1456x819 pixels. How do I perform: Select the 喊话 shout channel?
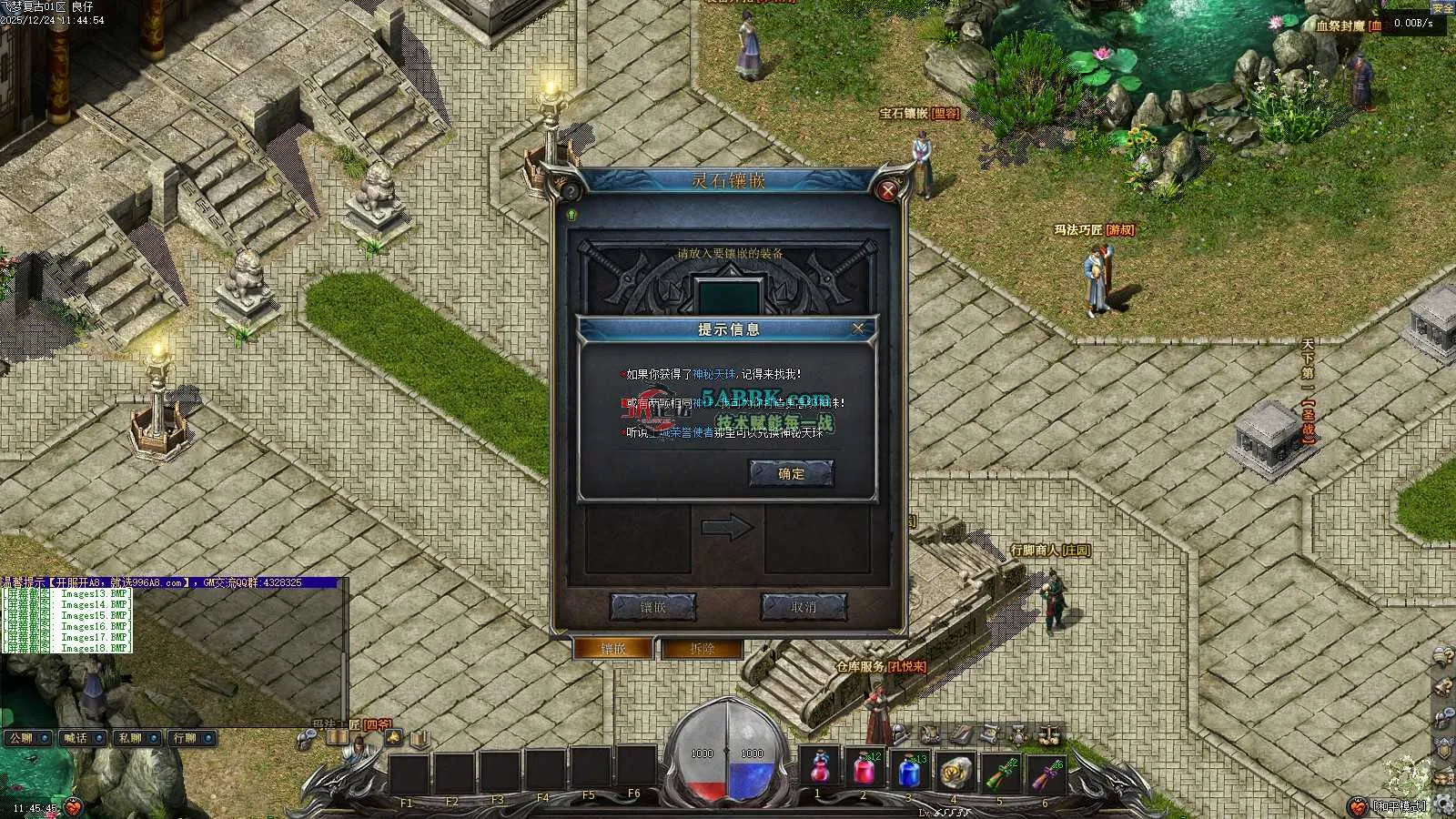pos(82,738)
